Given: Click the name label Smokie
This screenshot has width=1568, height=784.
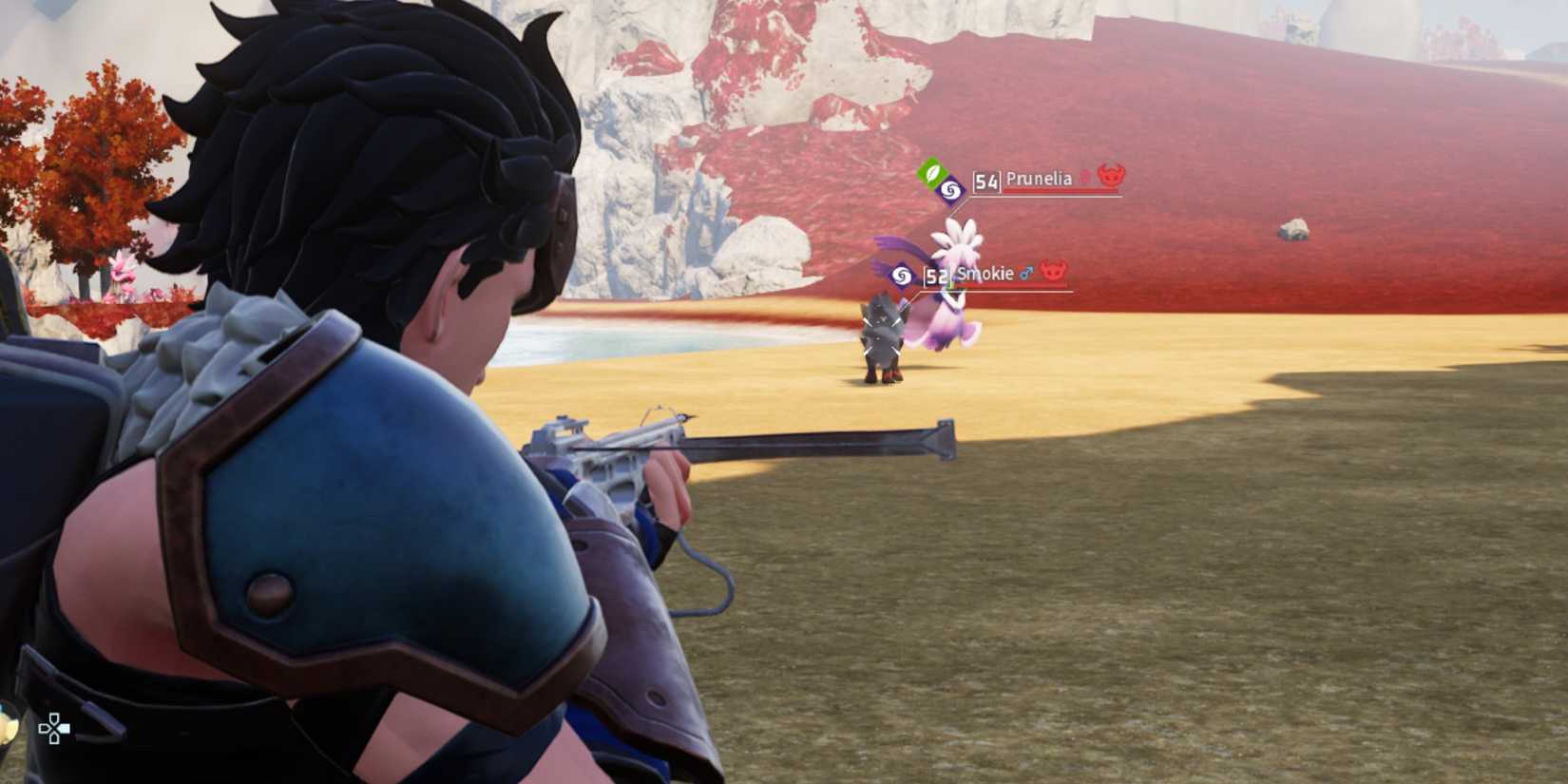Looking at the screenshot, I should coord(984,274).
